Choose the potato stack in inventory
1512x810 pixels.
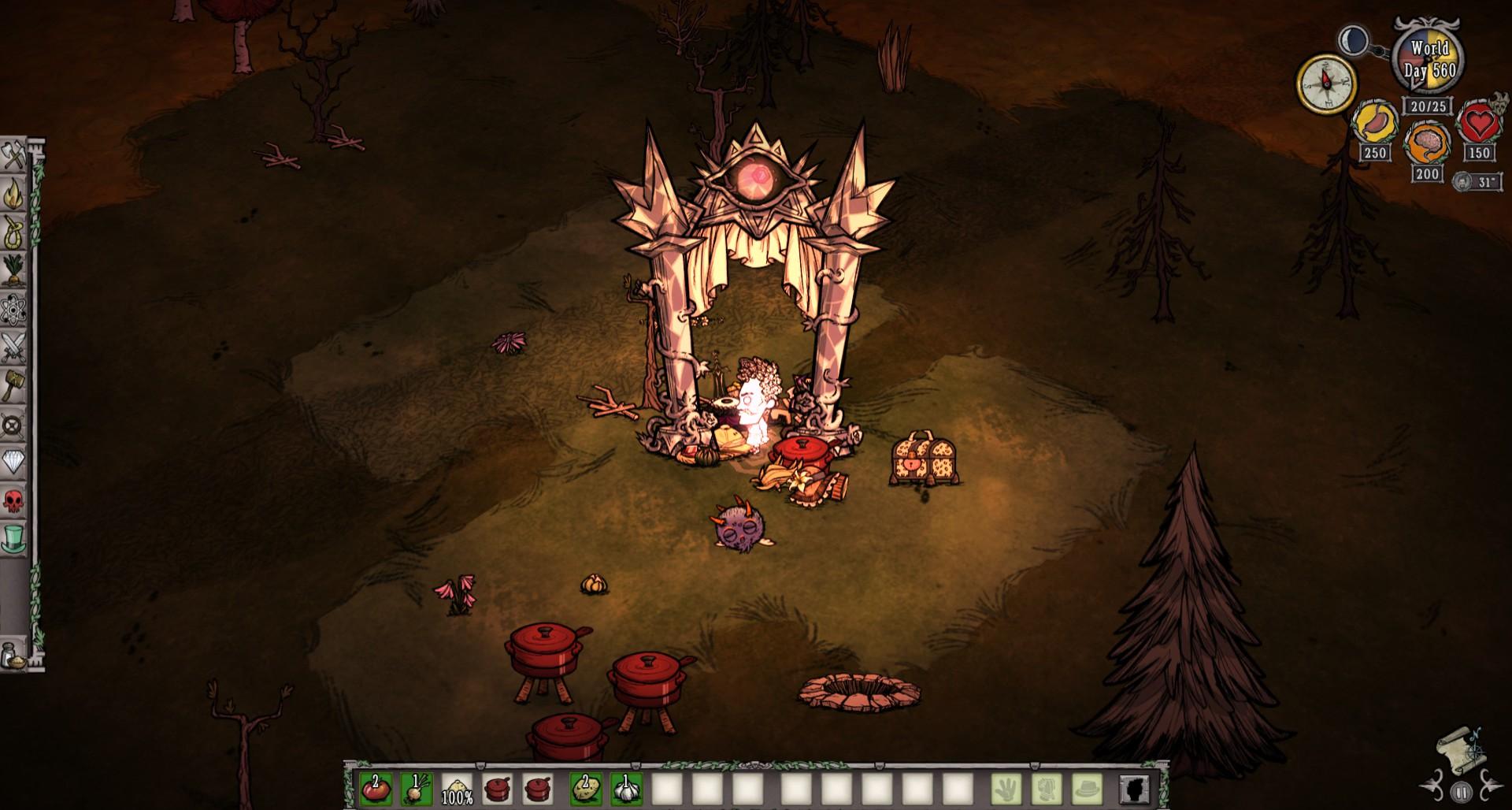pyautogui.click(x=585, y=788)
